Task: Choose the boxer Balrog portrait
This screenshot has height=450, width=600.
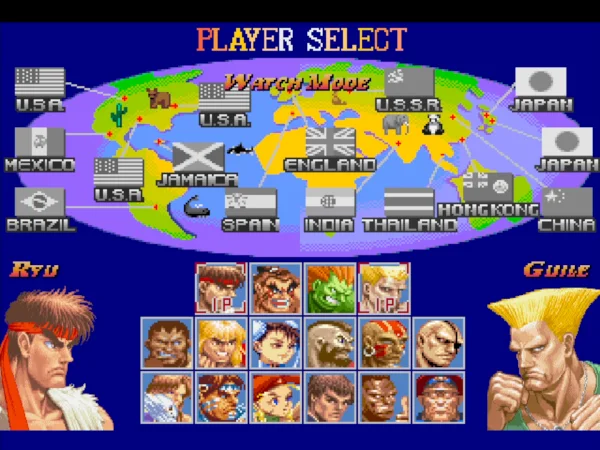Action: coord(166,343)
